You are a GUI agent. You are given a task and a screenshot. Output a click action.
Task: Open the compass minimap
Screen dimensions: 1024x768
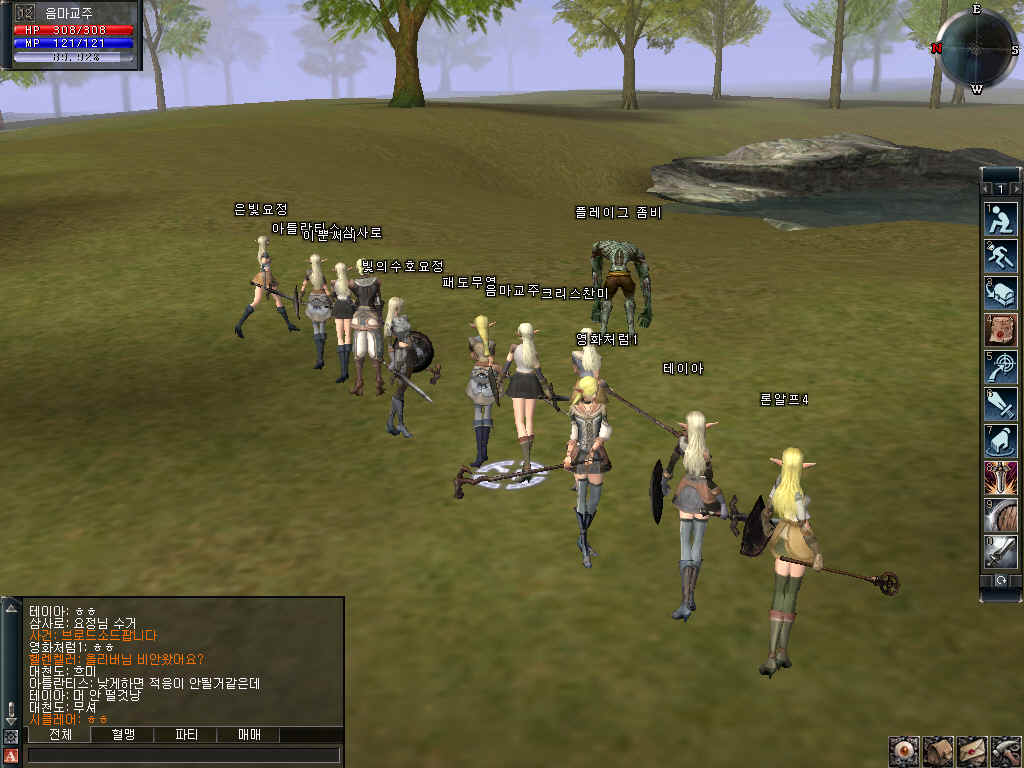(x=976, y=46)
